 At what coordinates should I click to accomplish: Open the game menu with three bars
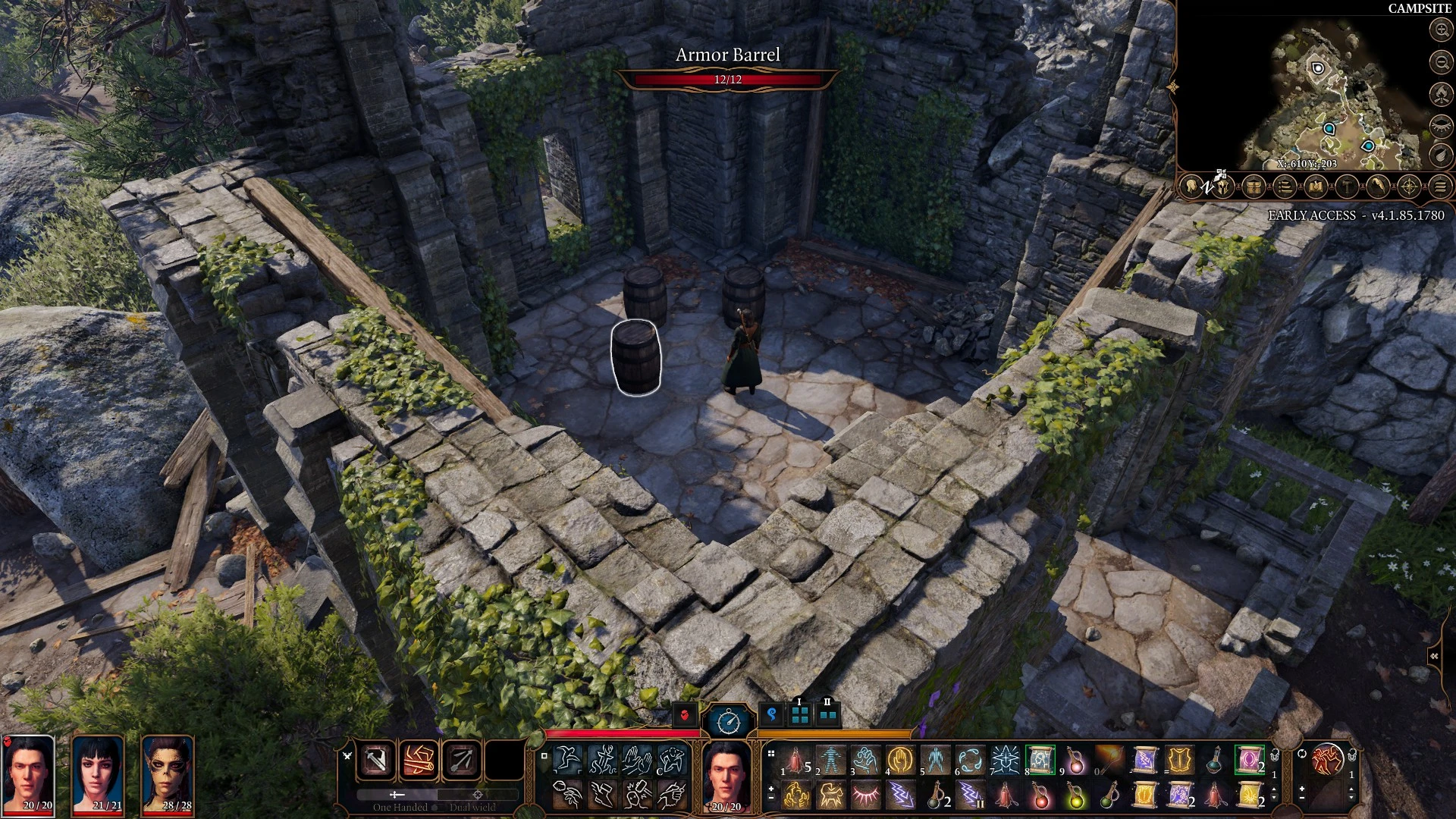pos(1440,186)
